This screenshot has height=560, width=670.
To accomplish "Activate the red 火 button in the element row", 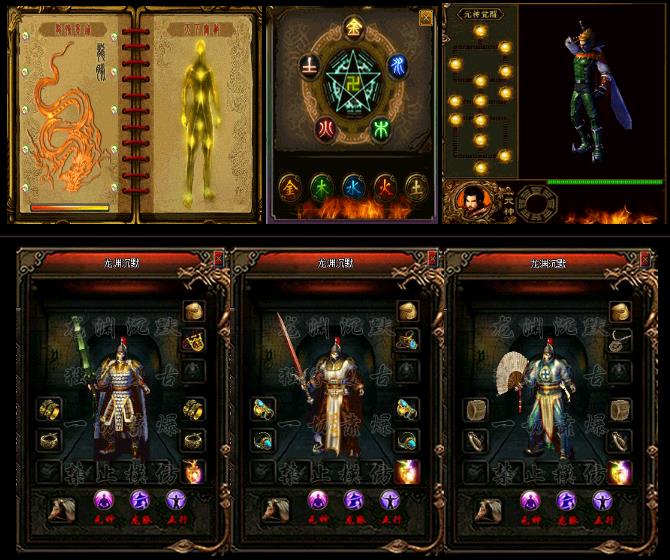I will (385, 186).
